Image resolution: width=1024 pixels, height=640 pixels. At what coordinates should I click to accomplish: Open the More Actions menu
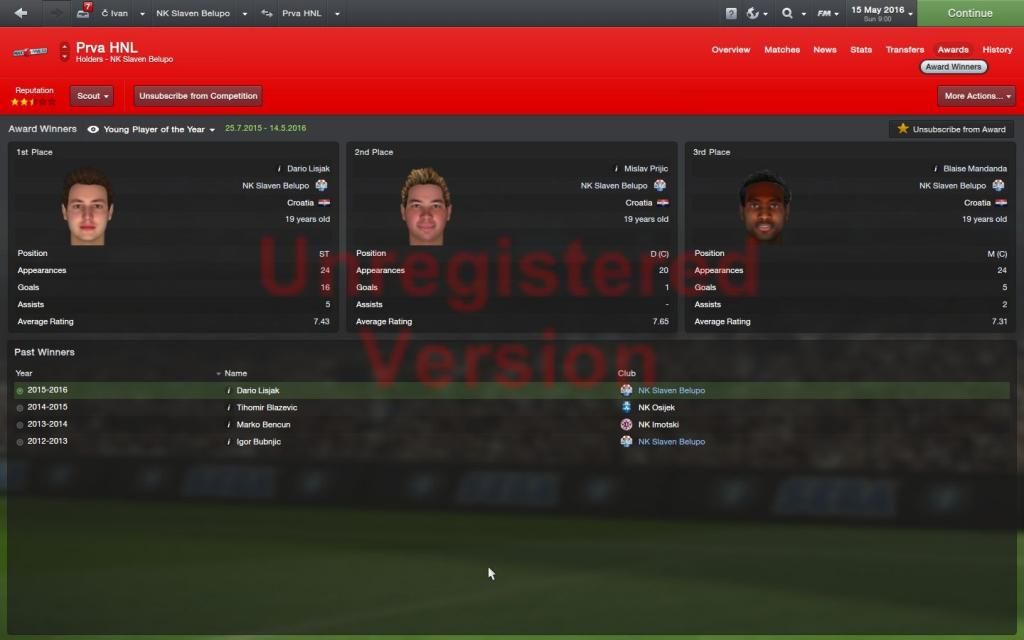pos(976,96)
